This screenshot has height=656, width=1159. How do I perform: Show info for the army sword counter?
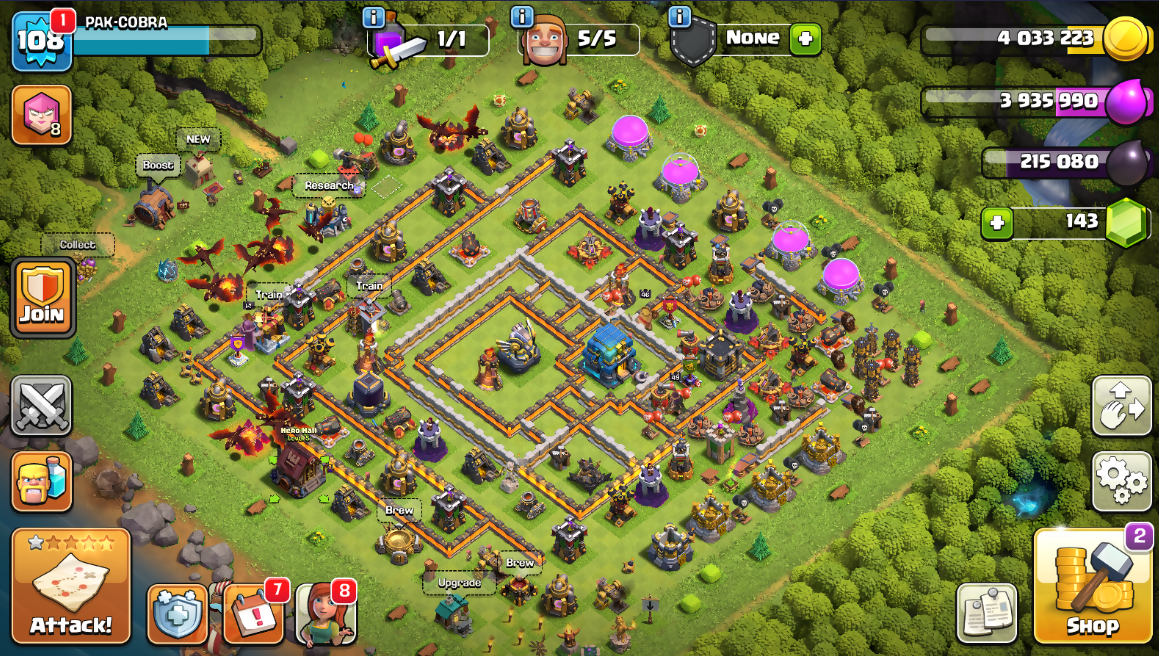374,17
